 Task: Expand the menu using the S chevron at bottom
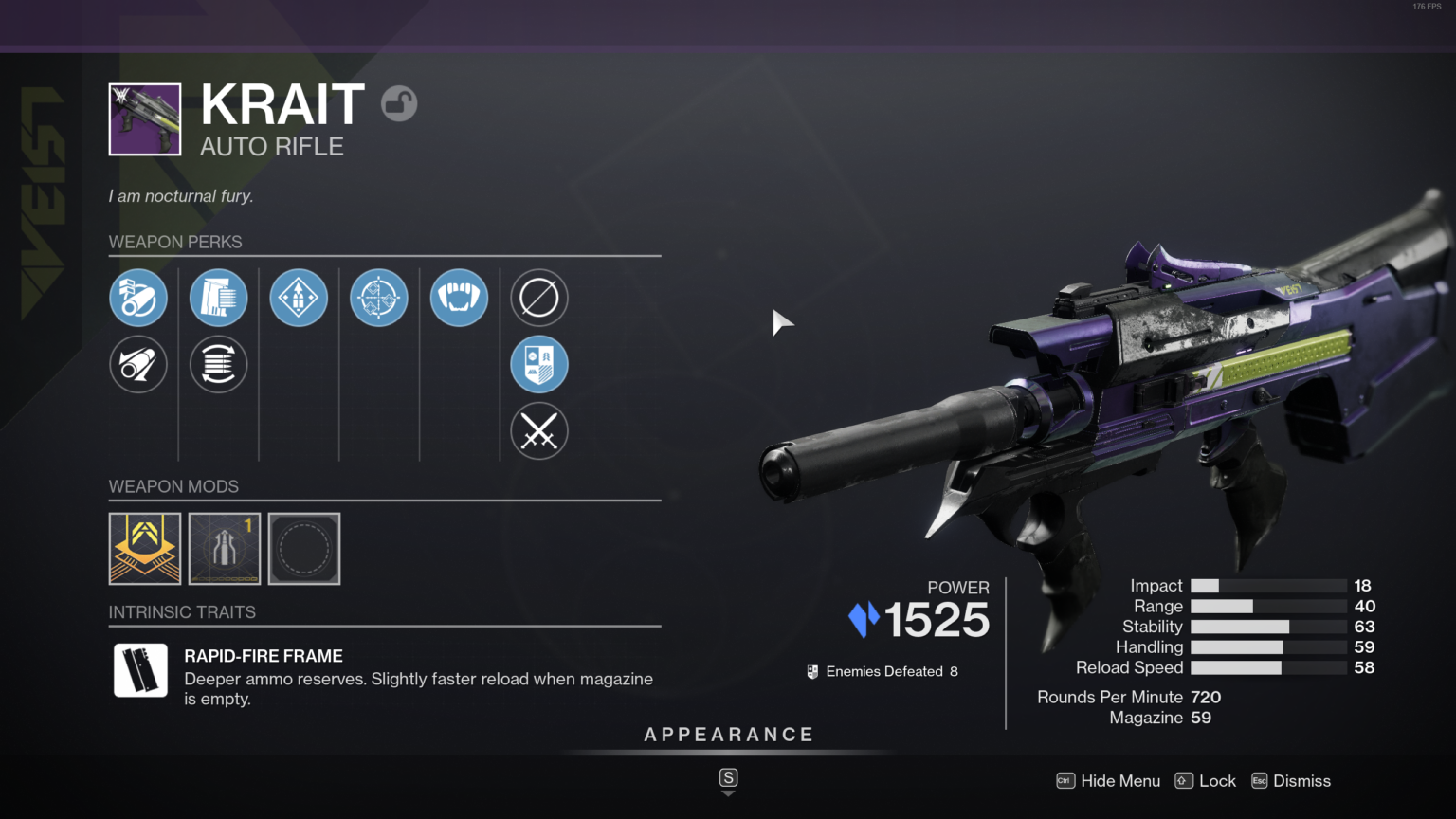click(x=728, y=779)
